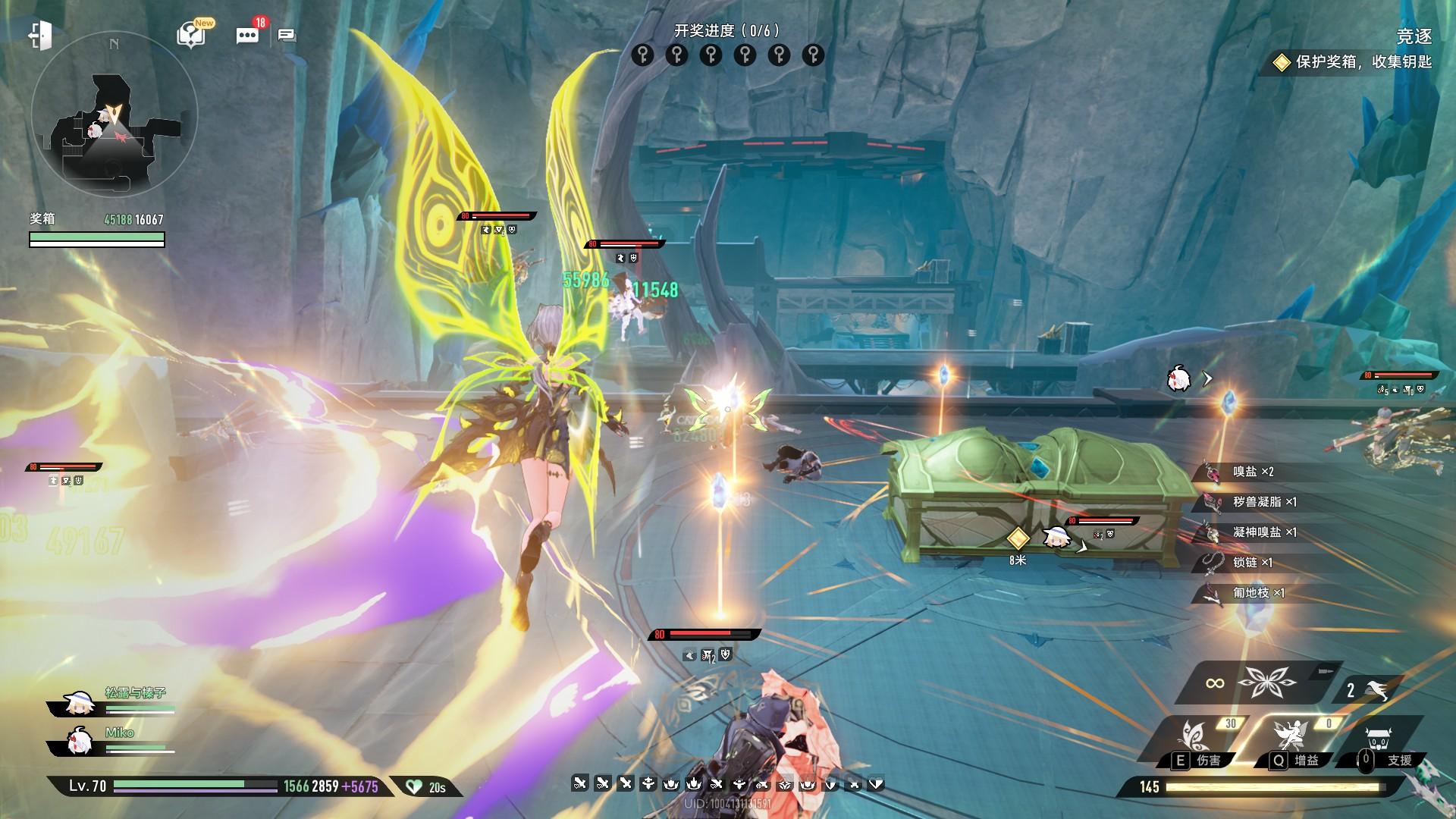Click the 锁链 ×1 loot entry
Screen dimensions: 1456x819
pyautogui.click(x=1252, y=563)
